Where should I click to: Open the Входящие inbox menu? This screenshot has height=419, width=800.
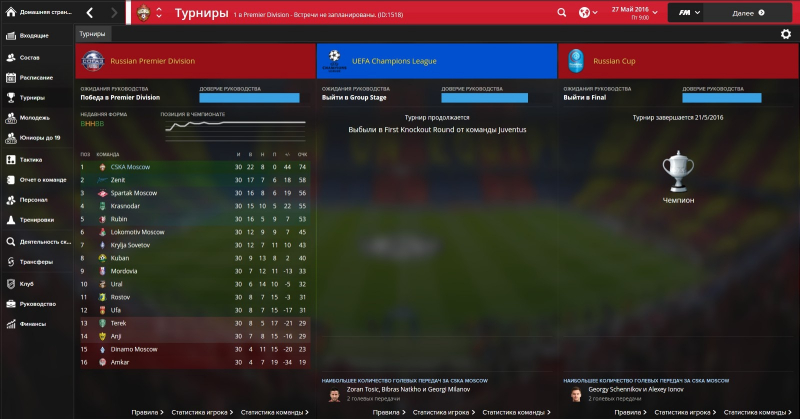(34, 36)
